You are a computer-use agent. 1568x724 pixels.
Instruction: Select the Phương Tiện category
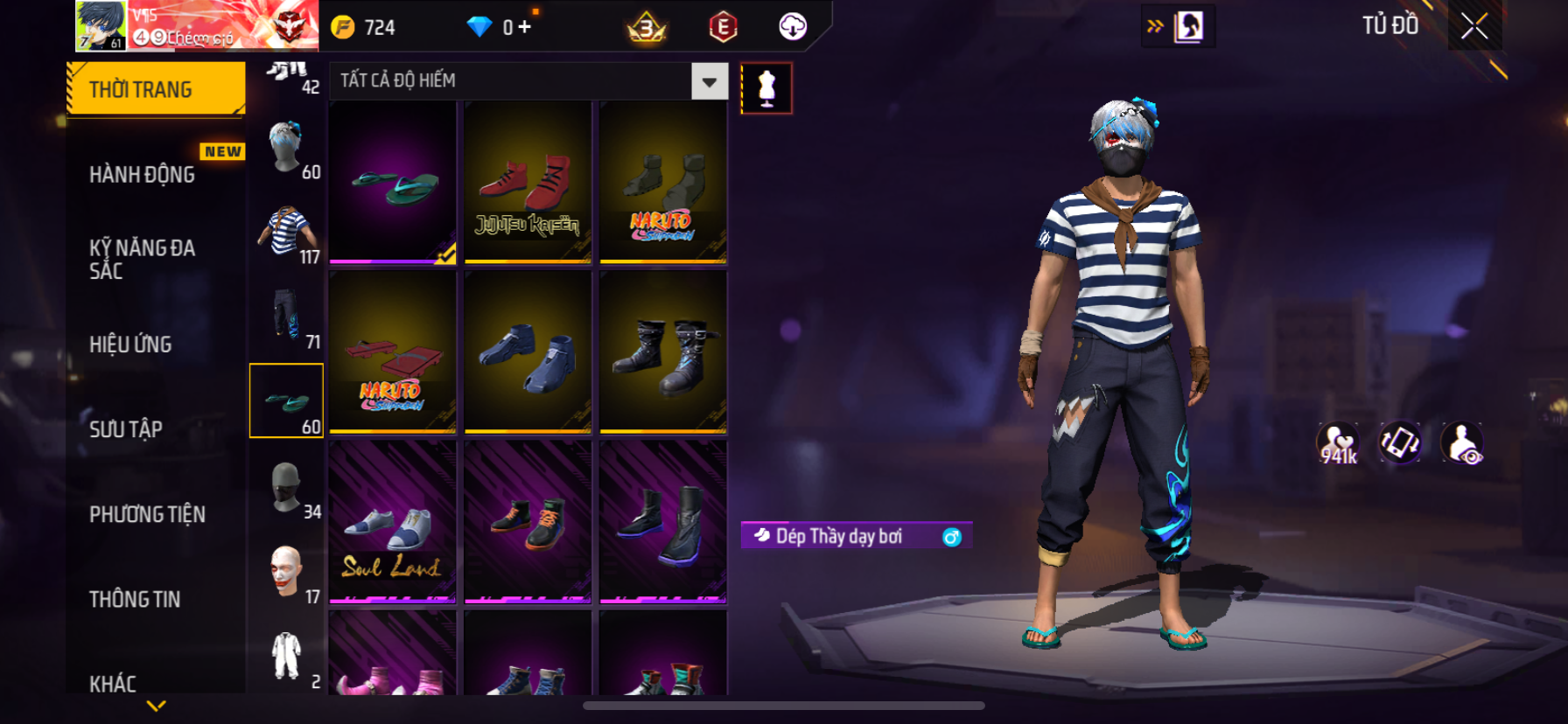147,513
